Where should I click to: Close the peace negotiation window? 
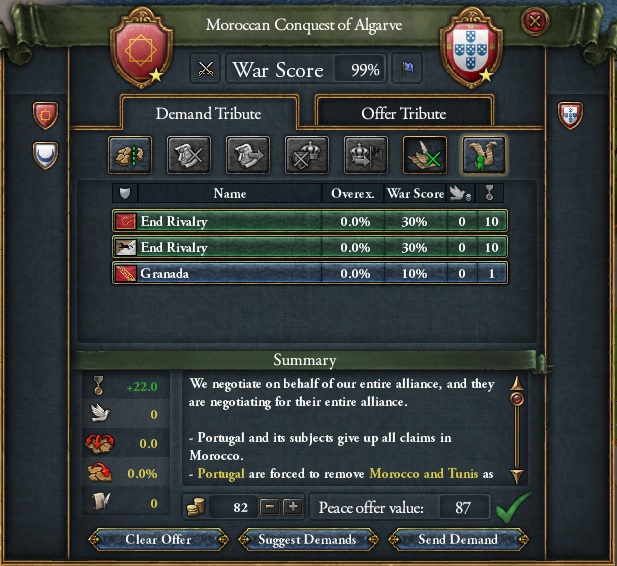click(537, 21)
